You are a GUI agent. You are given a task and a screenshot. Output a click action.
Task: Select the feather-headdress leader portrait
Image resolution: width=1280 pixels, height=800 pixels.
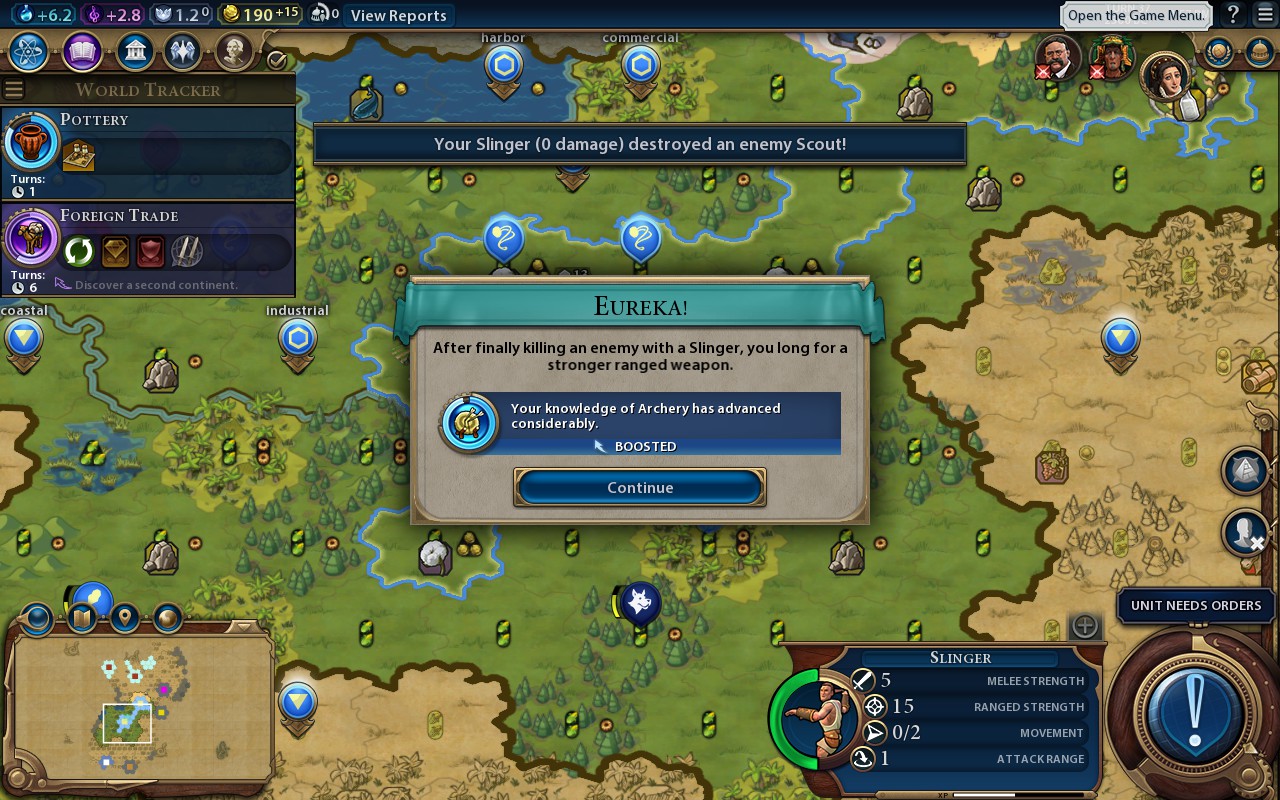click(1110, 56)
